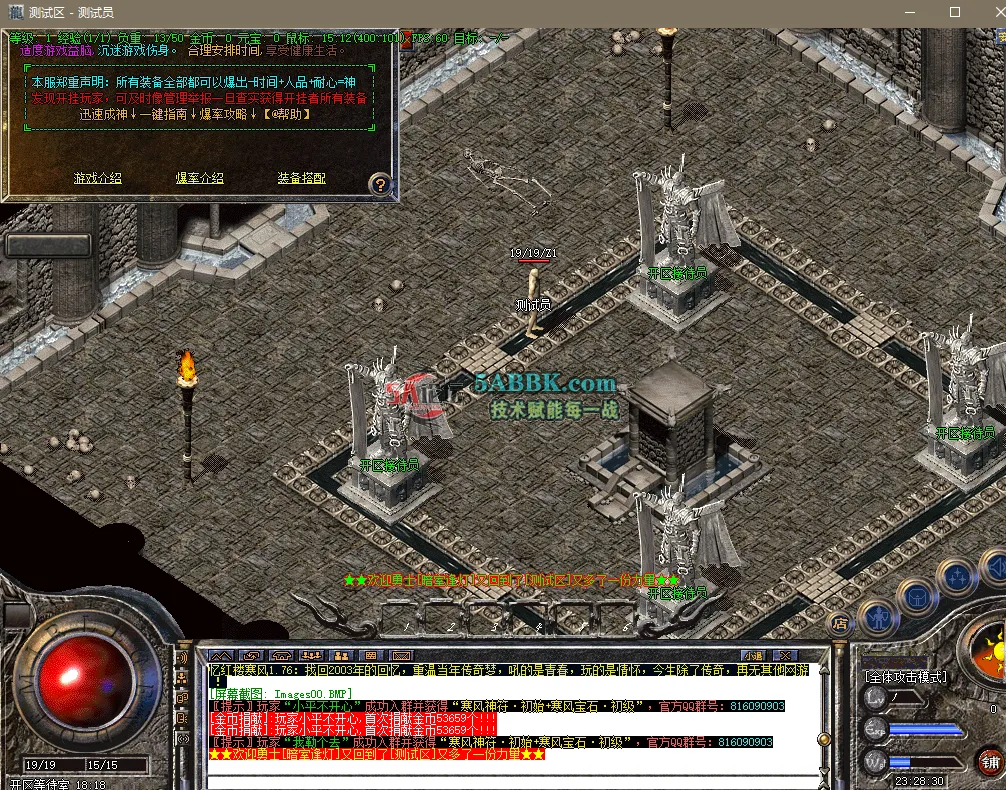Open the 爆率介绍 drop rate link
This screenshot has width=1006, height=790.
(199, 178)
